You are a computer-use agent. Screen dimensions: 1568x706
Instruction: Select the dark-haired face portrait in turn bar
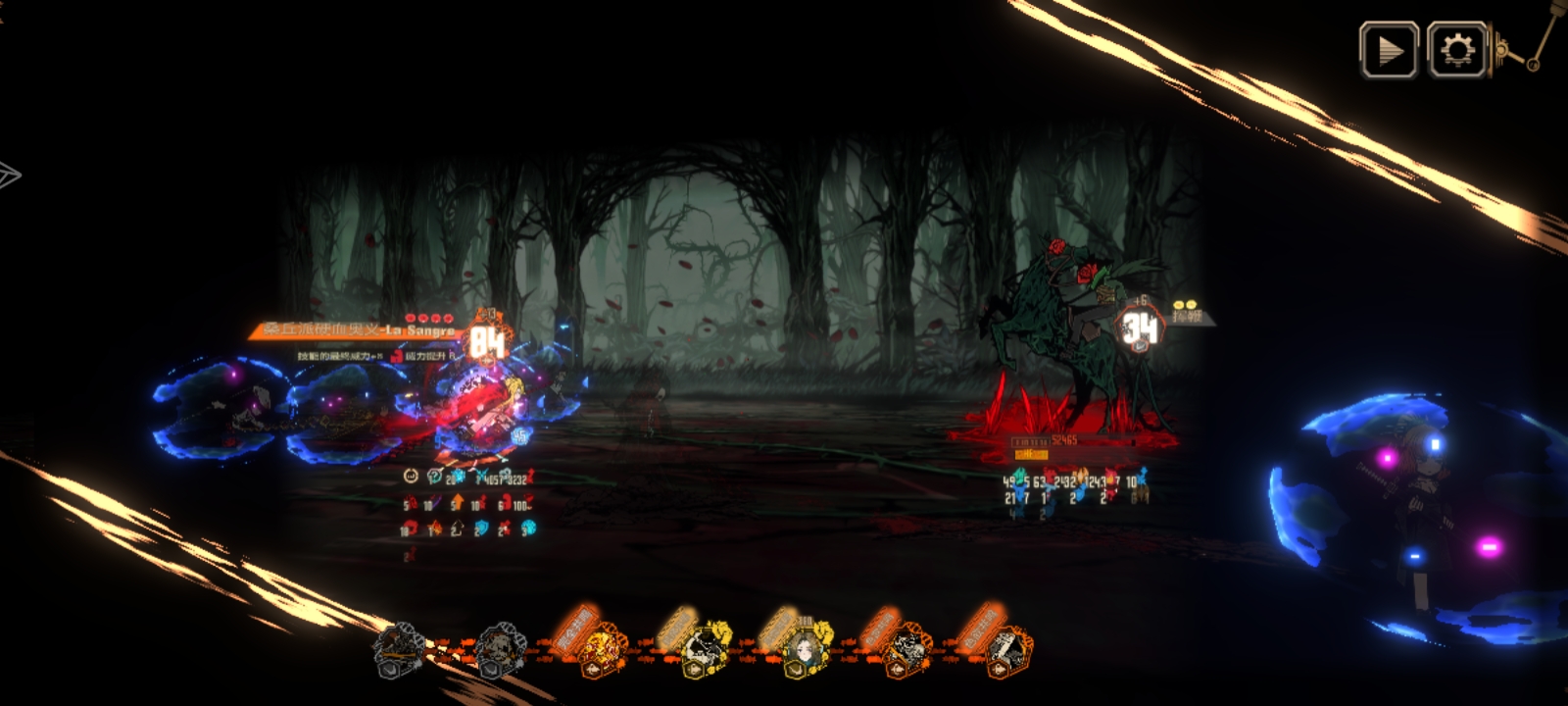[x=804, y=647]
